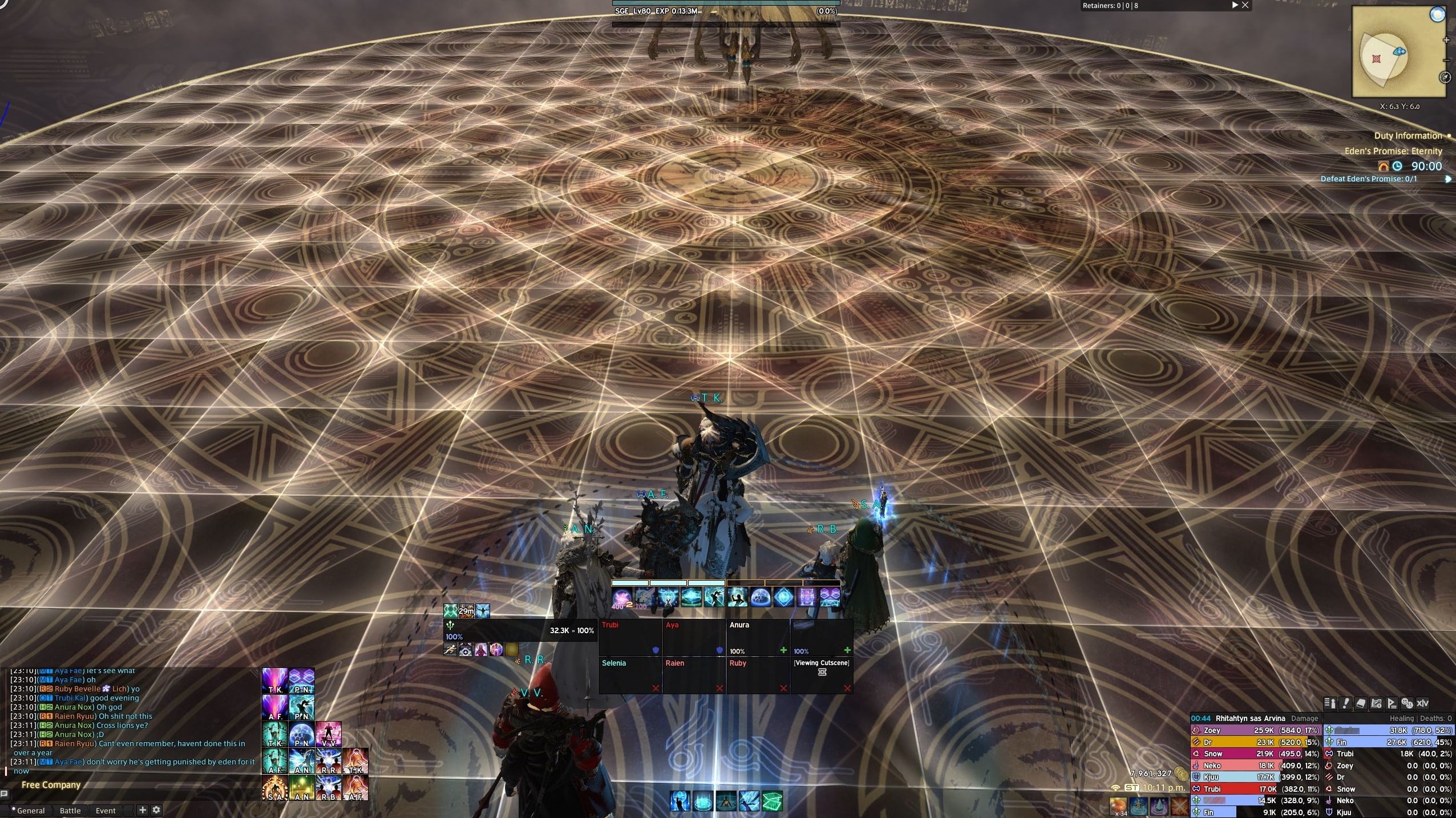Activate the green cube ability icon

tap(772, 801)
